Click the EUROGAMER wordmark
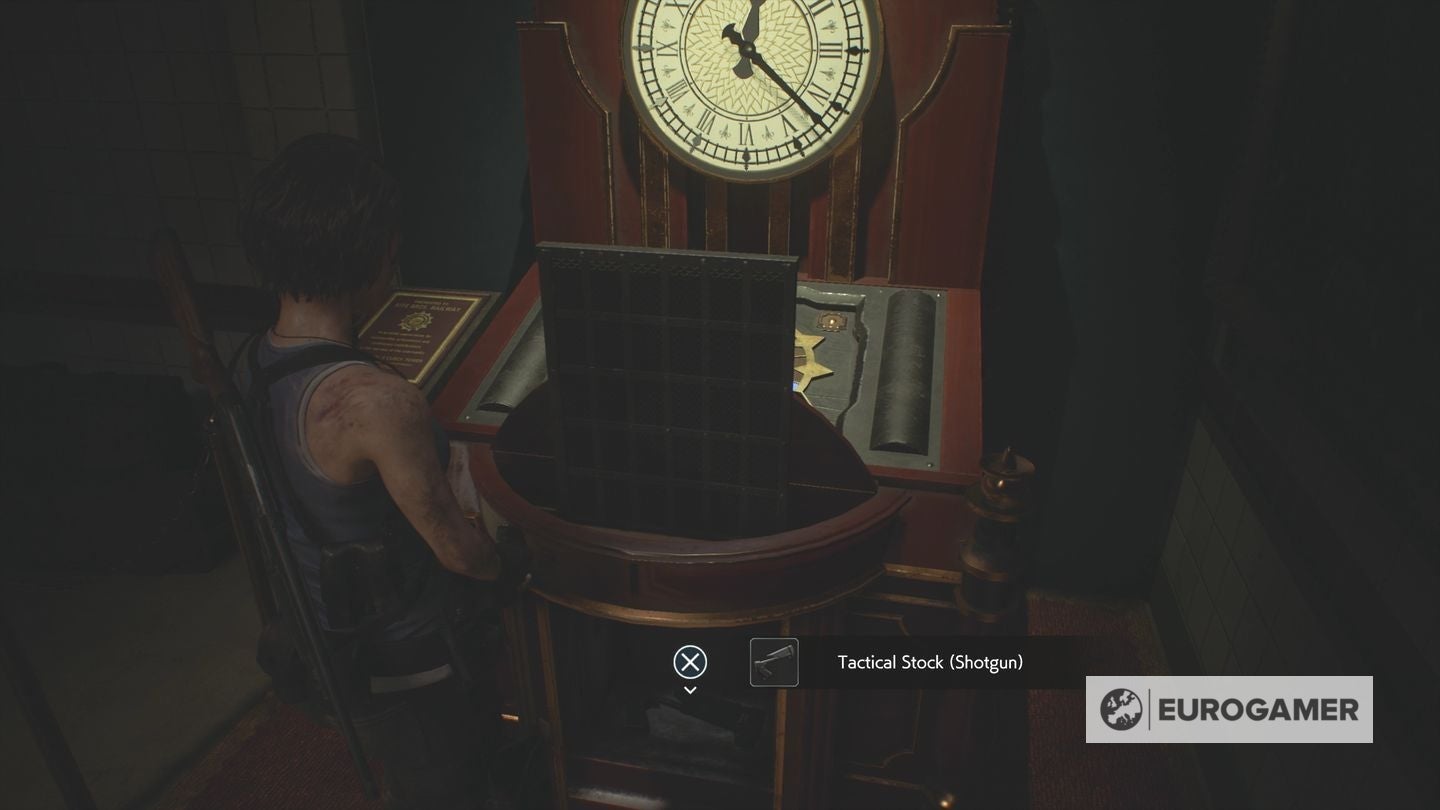The image size is (1440, 810). 1258,710
